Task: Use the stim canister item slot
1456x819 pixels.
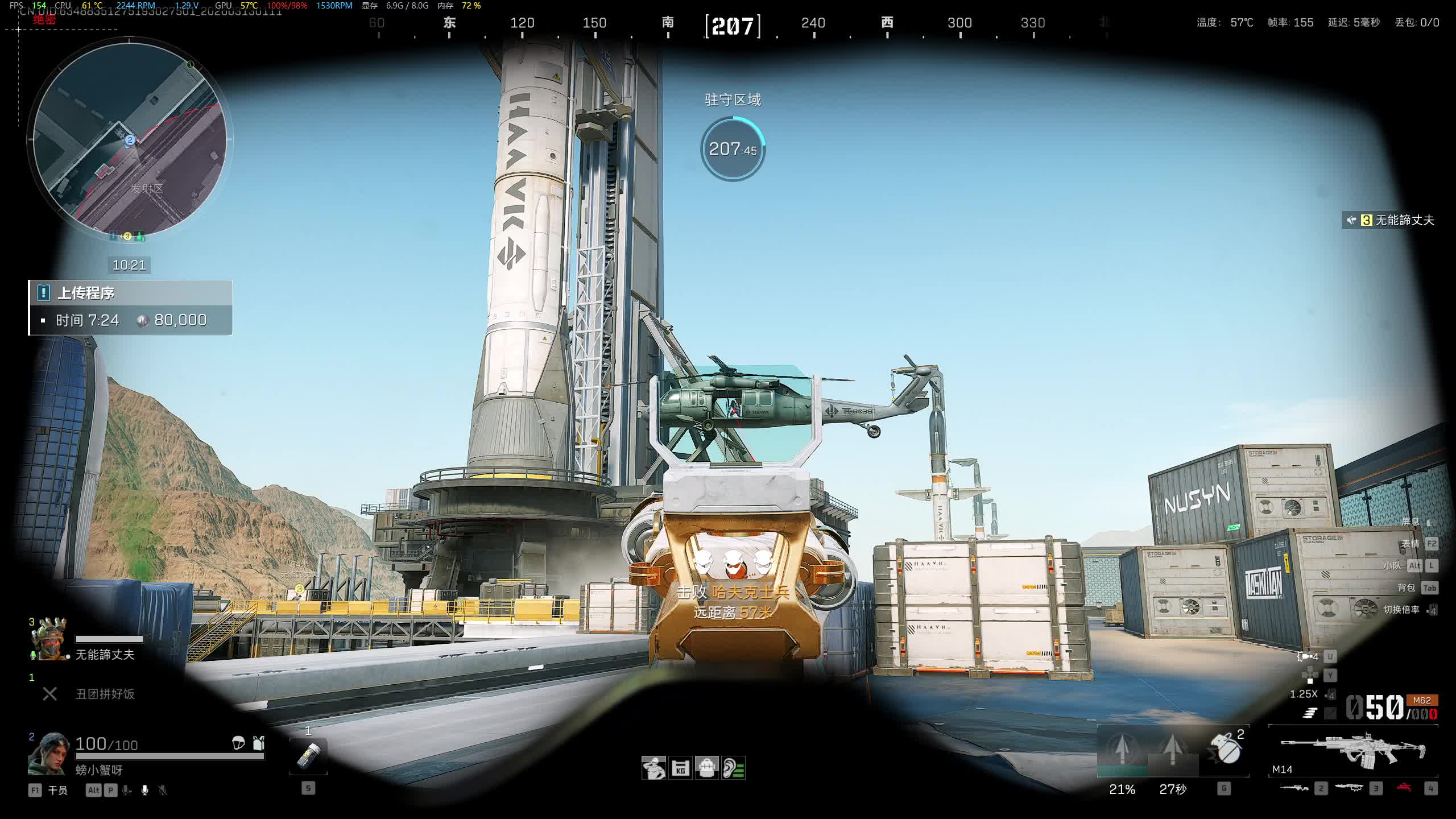Action: point(308,756)
